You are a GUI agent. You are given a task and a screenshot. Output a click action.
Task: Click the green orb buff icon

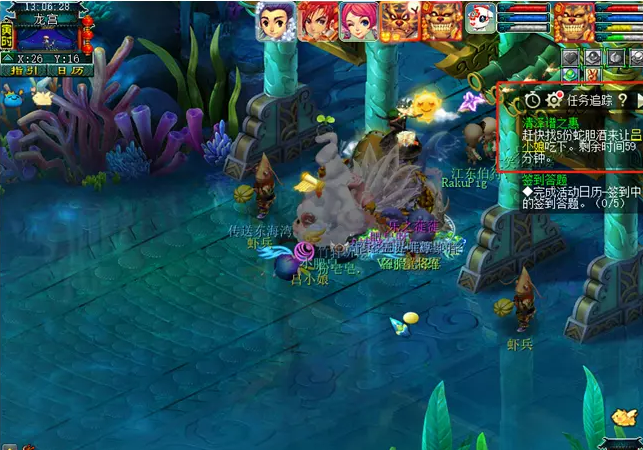coord(570,74)
